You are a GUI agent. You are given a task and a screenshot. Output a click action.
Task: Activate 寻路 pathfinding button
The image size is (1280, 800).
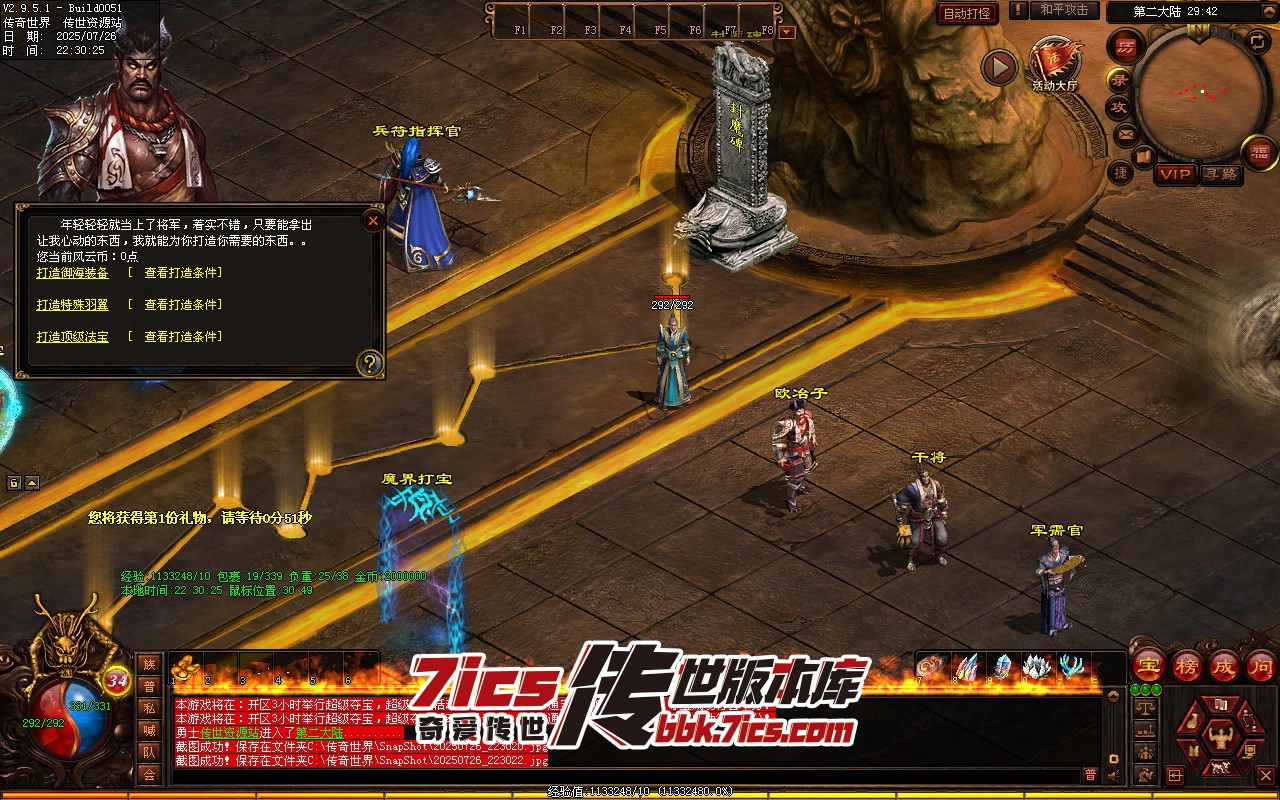coord(1220,174)
